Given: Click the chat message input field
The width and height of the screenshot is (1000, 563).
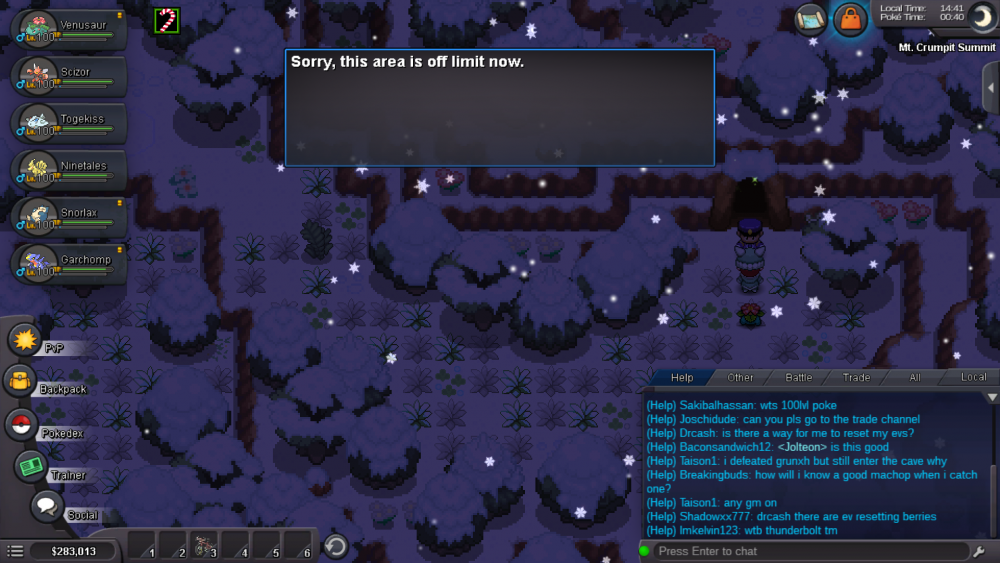Looking at the screenshot, I should coord(810,551).
